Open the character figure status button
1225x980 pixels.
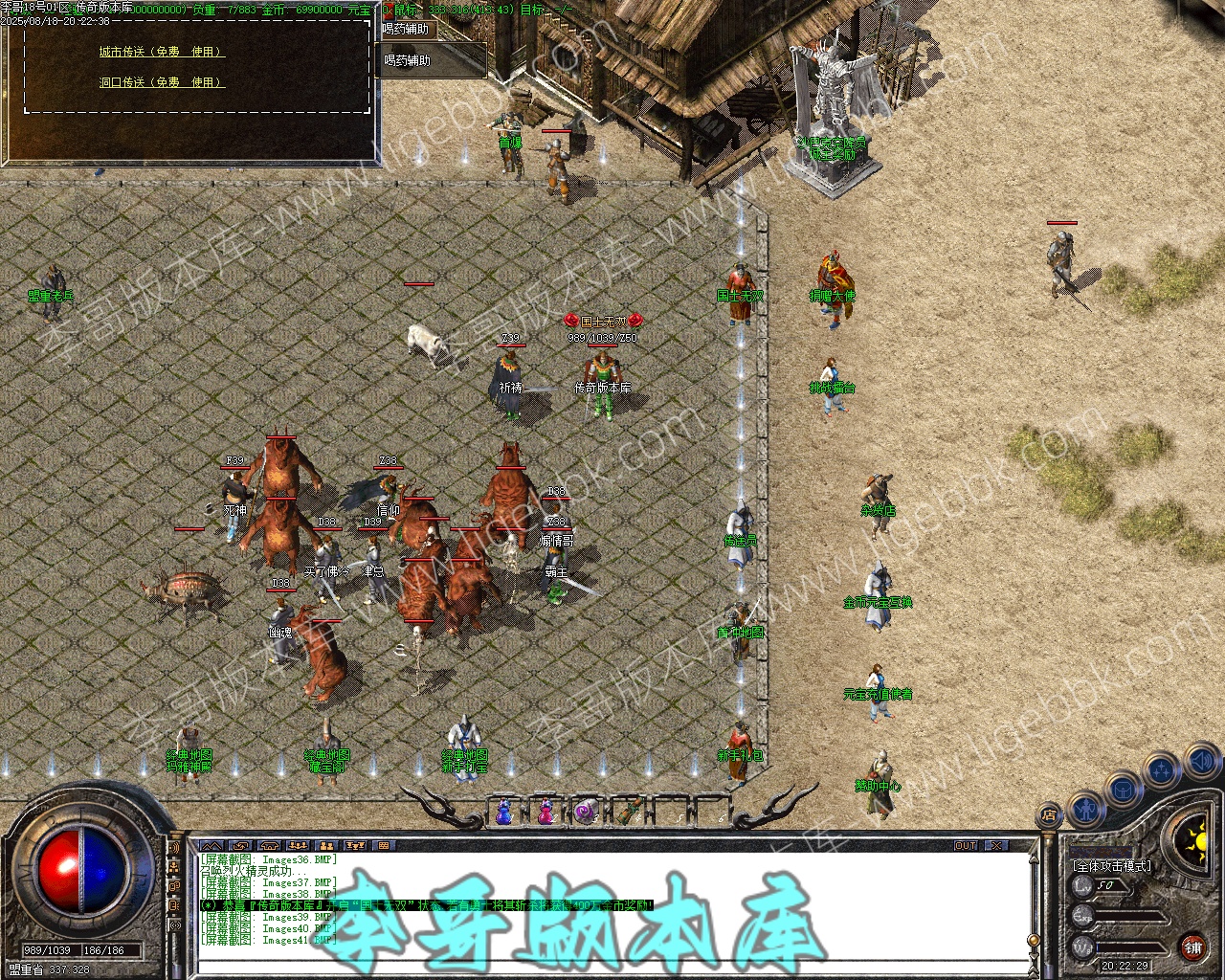tap(1085, 809)
